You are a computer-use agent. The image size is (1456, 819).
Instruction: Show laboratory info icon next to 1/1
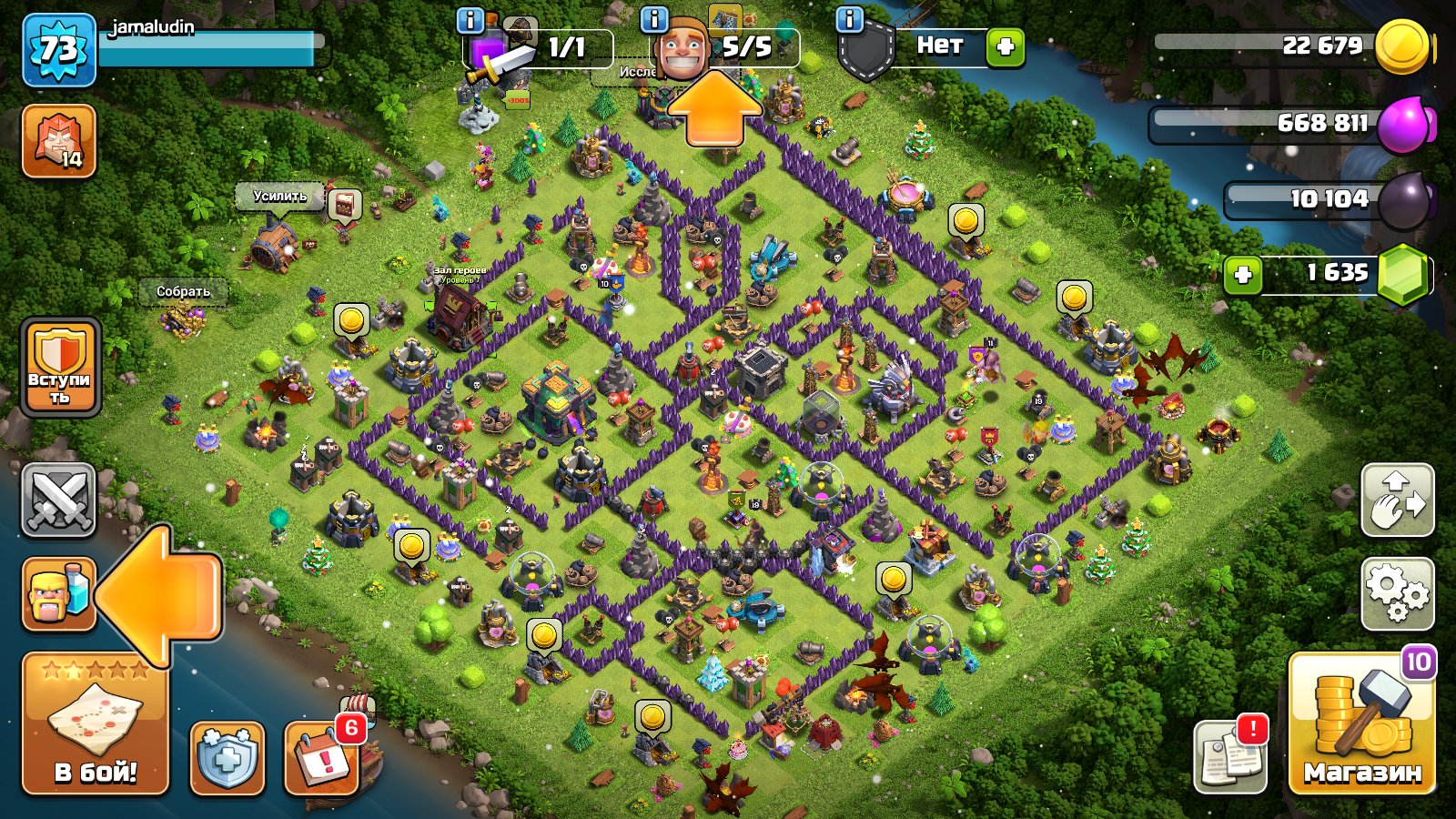[470, 19]
